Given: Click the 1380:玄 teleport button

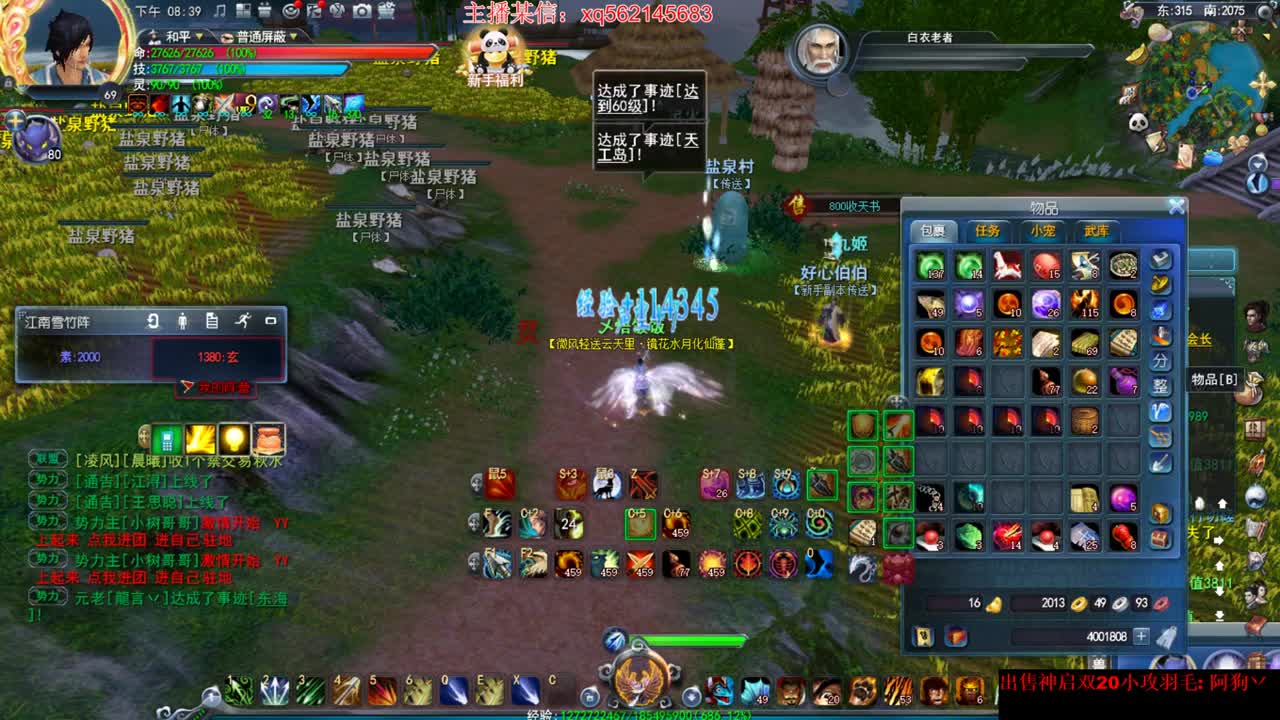Looking at the screenshot, I should click(x=220, y=357).
